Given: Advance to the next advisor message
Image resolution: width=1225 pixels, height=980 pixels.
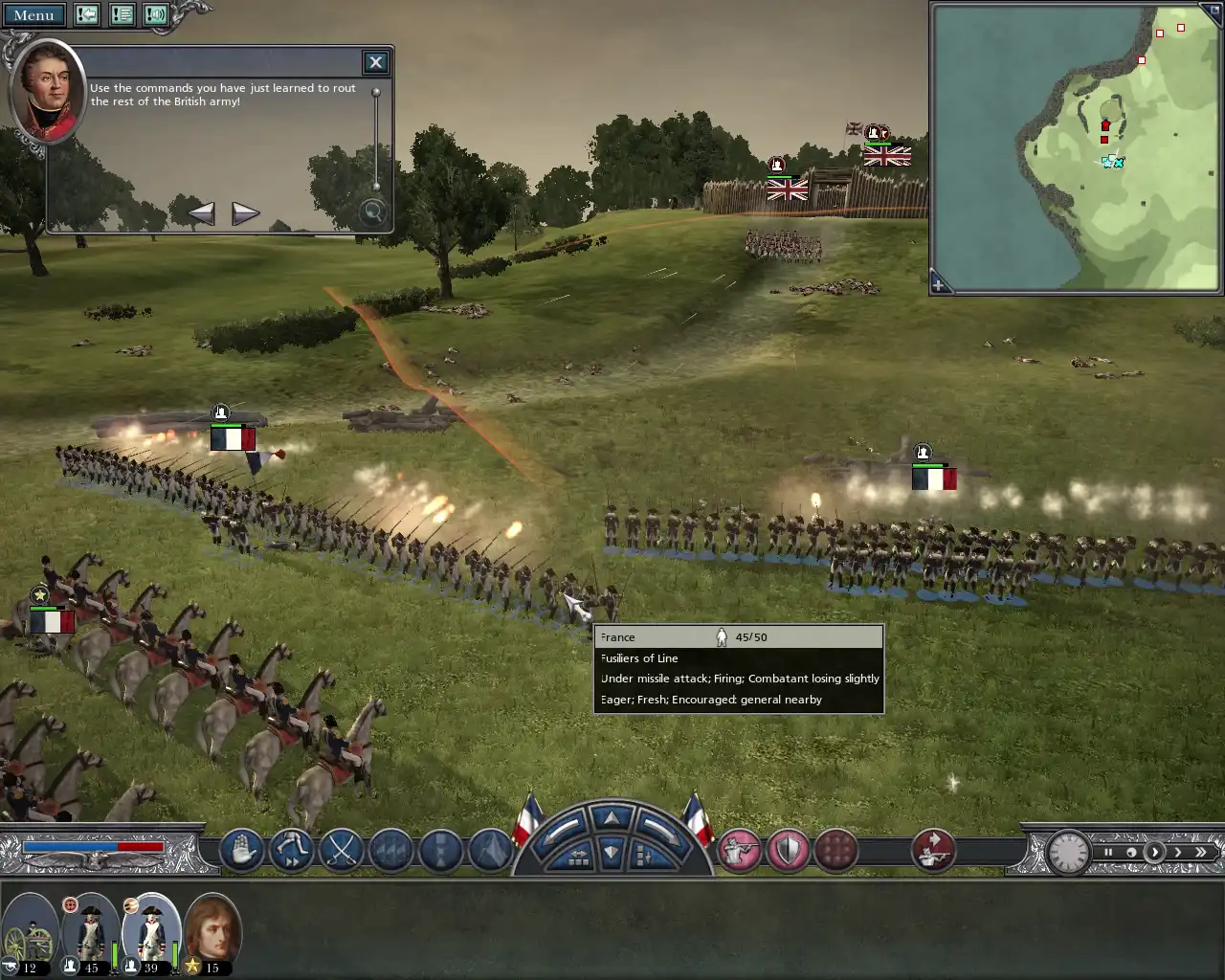Looking at the screenshot, I should pos(245,212).
